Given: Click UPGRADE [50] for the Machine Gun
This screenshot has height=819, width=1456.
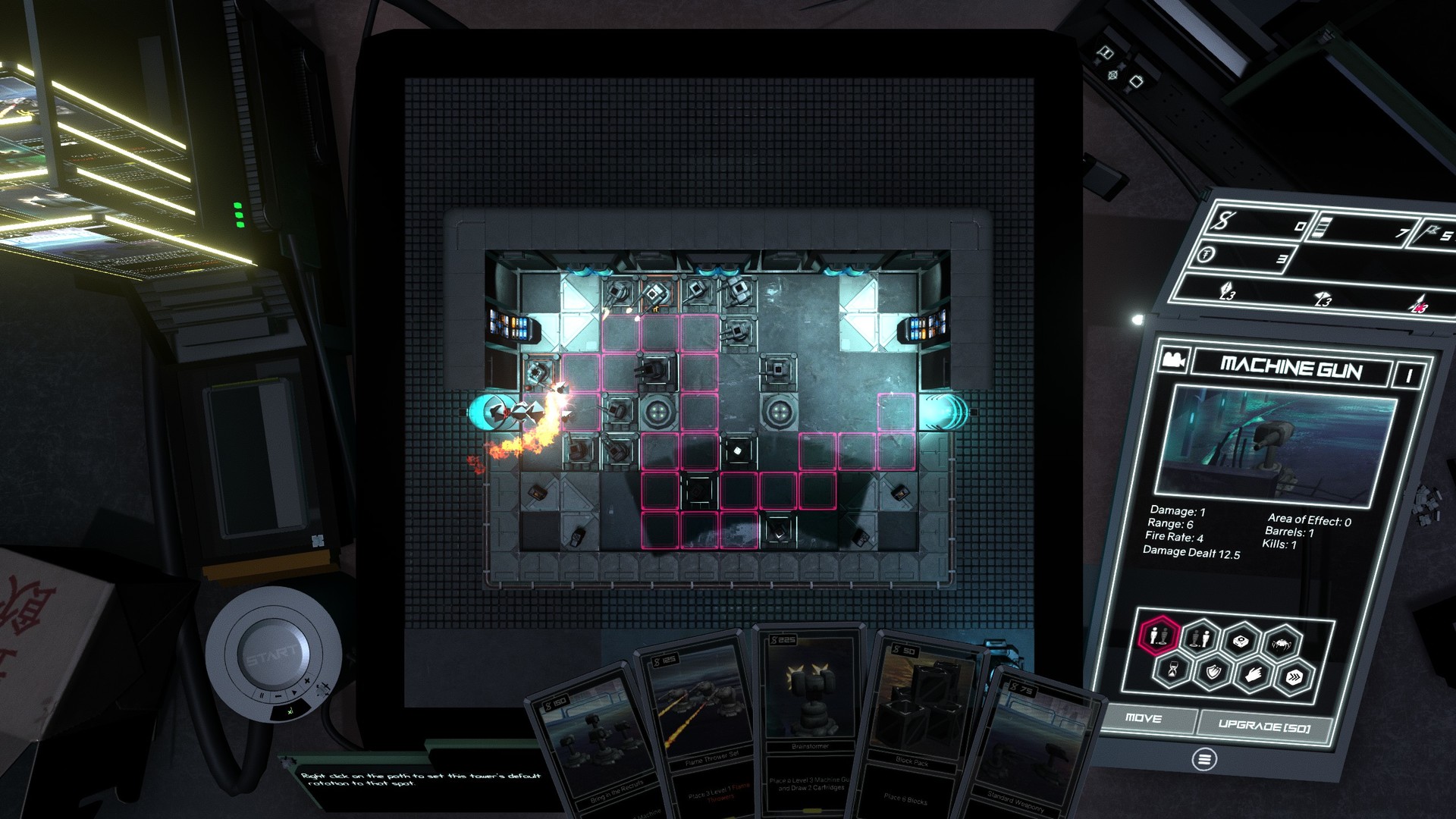Looking at the screenshot, I should point(1264,727).
